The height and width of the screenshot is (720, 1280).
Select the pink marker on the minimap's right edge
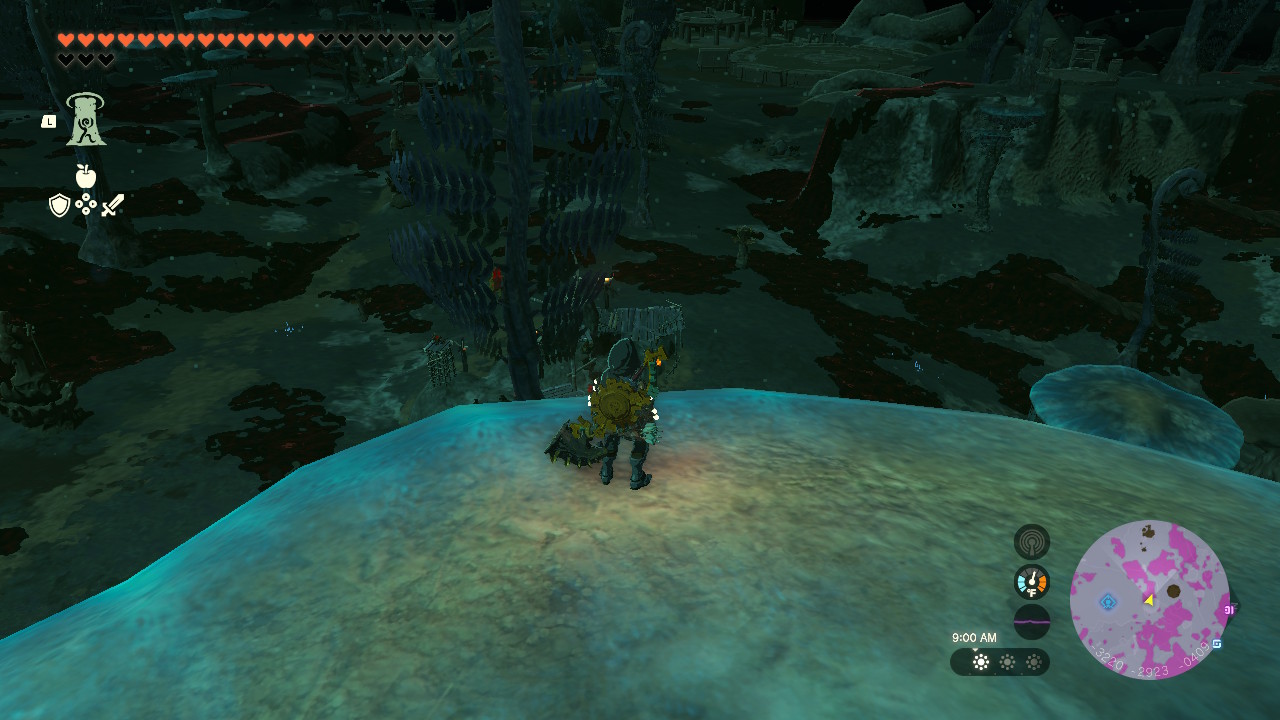[x=1230, y=611]
